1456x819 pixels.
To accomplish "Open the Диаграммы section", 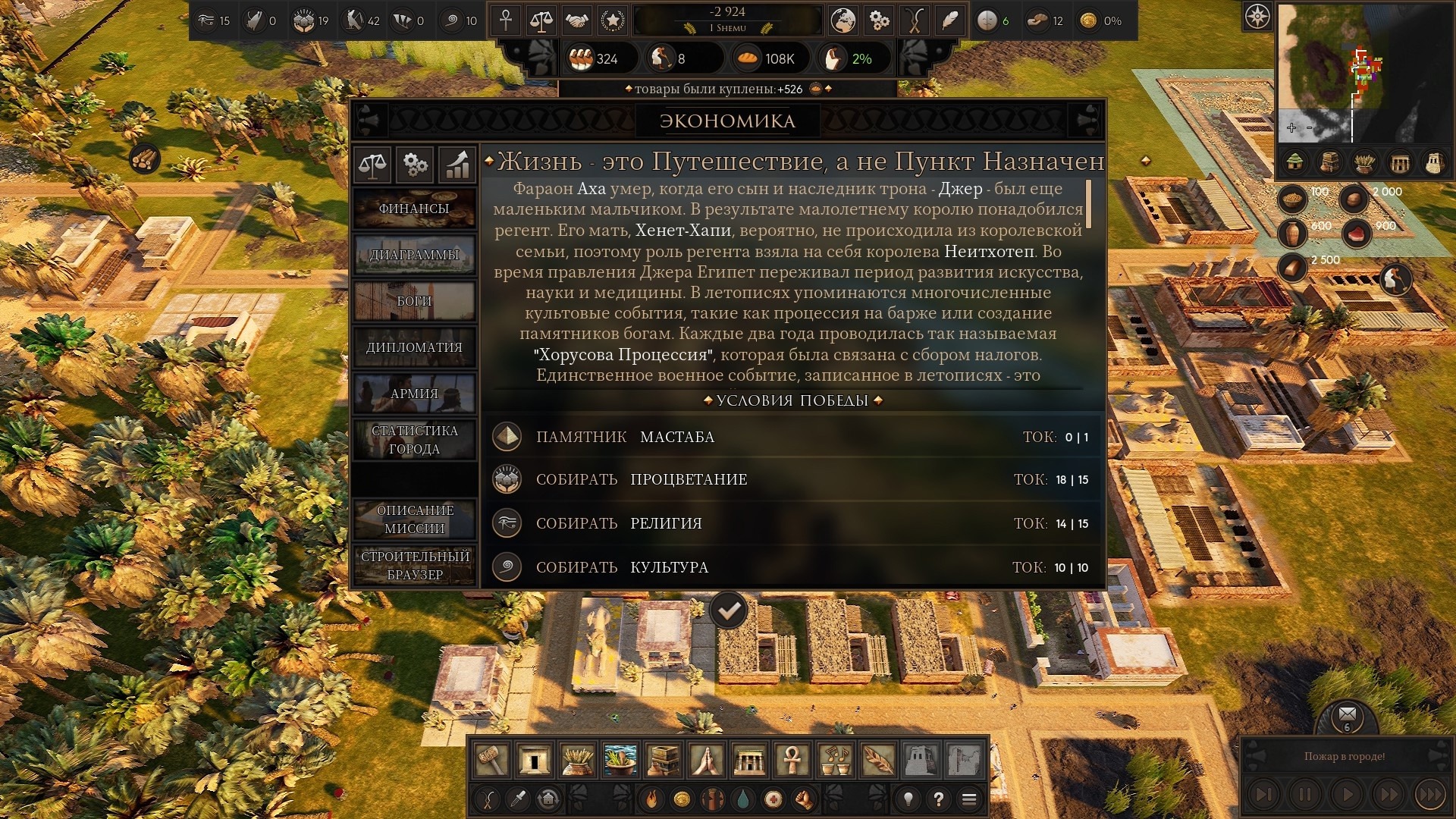I will 414,255.
